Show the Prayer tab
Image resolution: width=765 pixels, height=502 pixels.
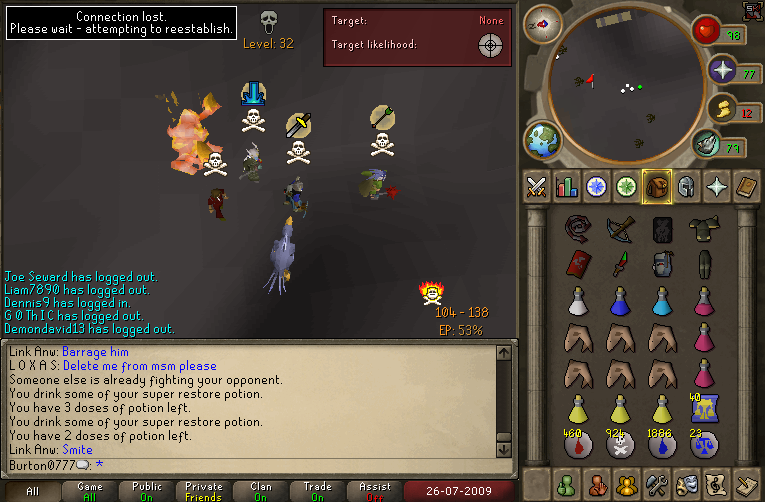(x=717, y=186)
